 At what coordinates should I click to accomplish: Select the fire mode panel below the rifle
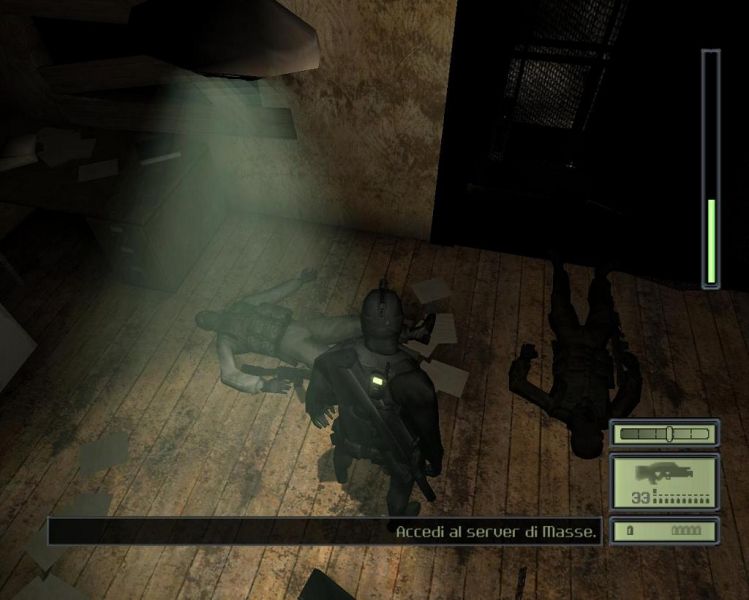pos(665,531)
